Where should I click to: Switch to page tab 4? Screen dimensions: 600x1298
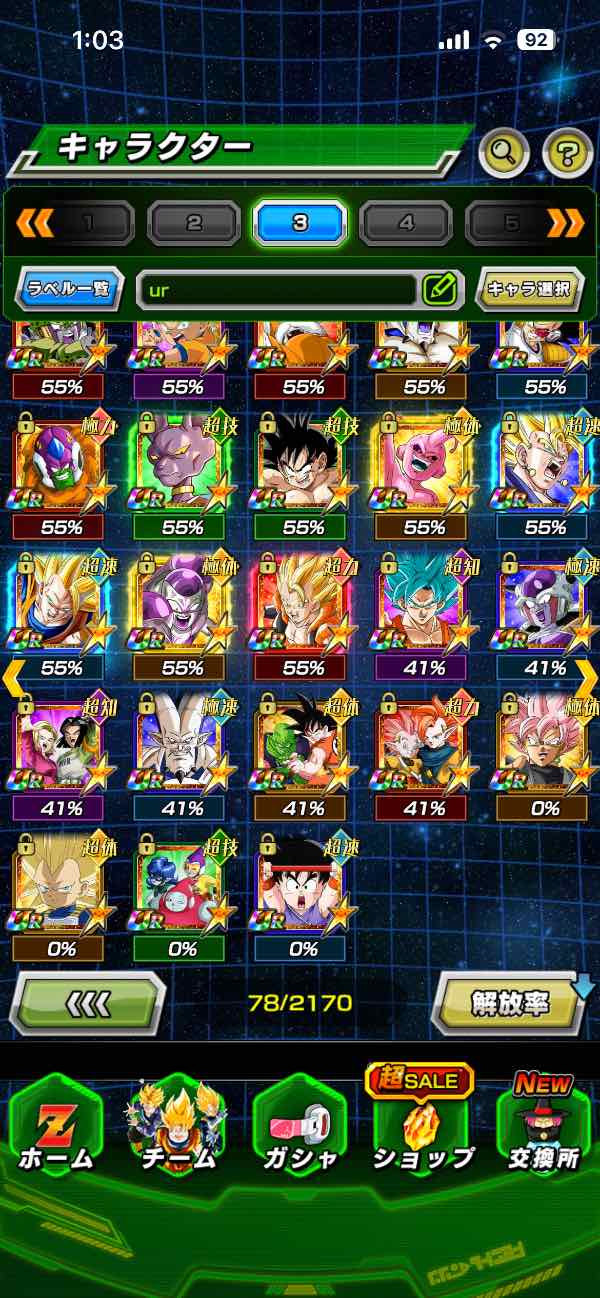(x=406, y=223)
